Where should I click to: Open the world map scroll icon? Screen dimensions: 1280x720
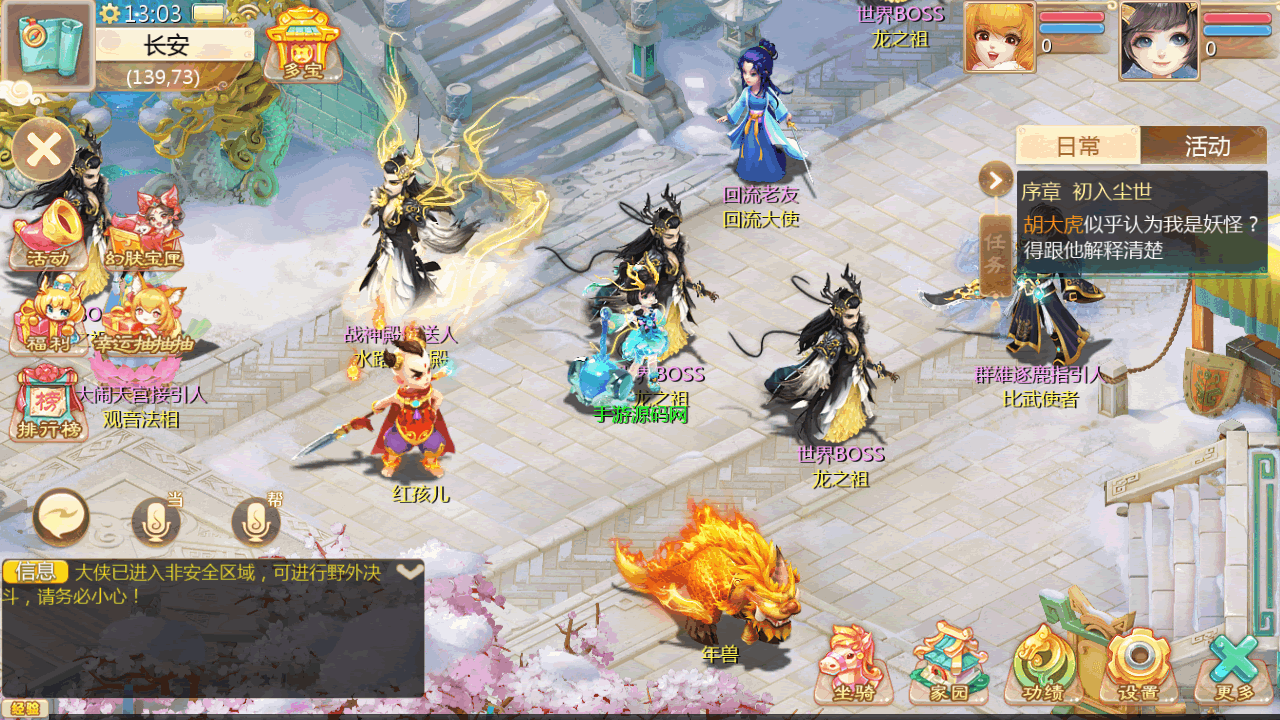point(49,45)
